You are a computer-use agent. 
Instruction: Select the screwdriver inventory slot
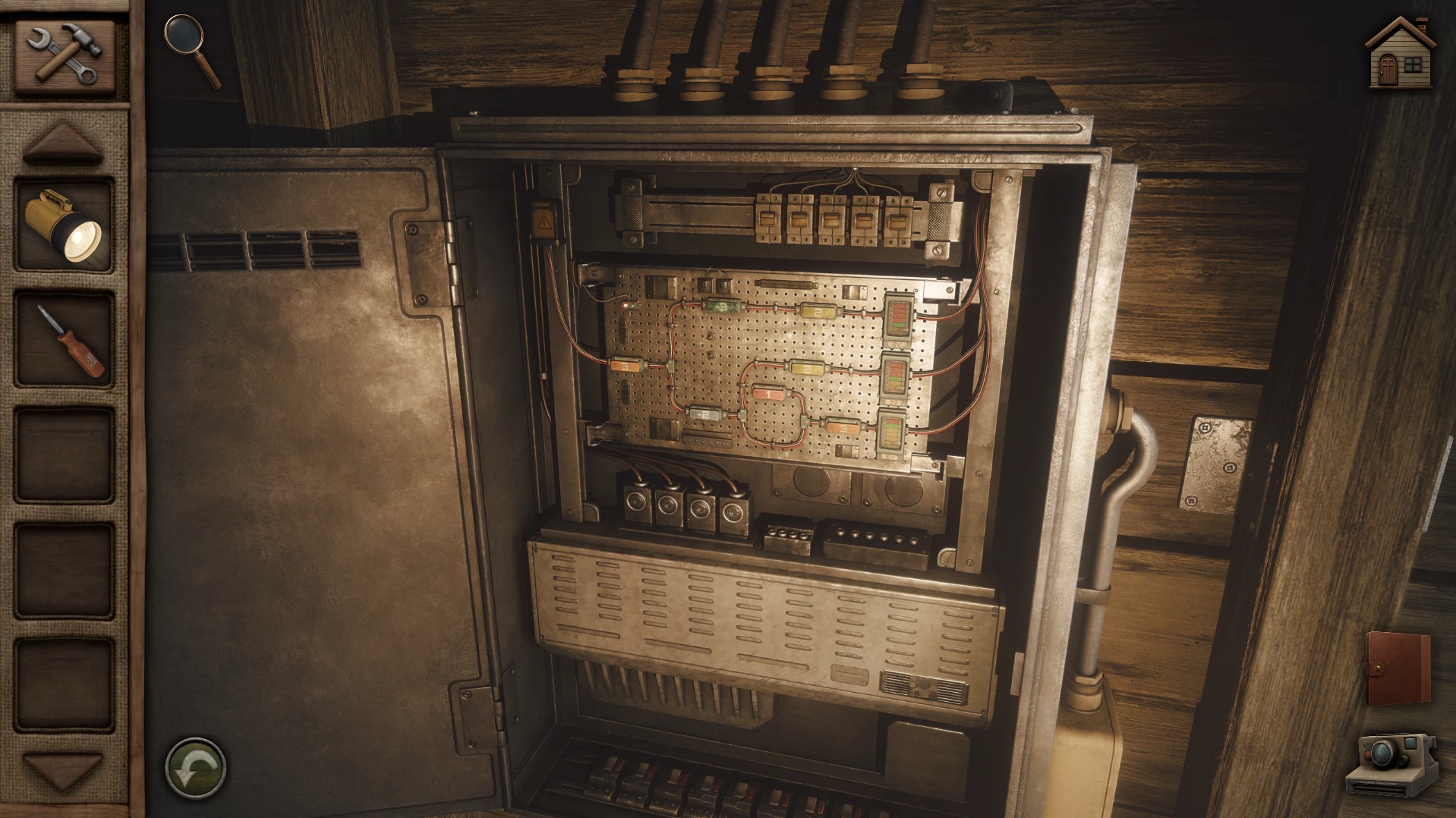coord(64,340)
